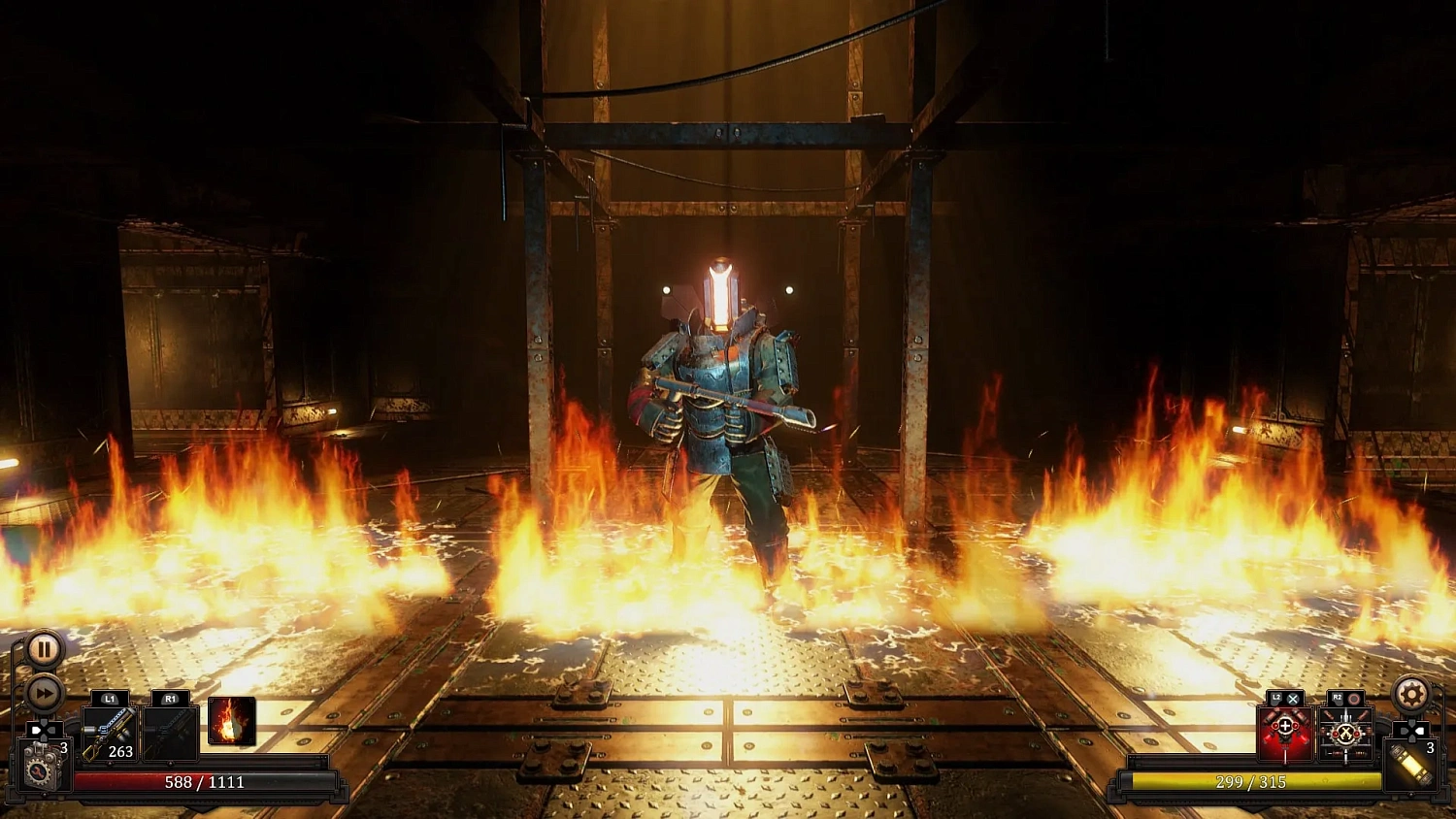This screenshot has height=819, width=1456.
Task: Toggle the pause control on the left
Action: tap(44, 650)
